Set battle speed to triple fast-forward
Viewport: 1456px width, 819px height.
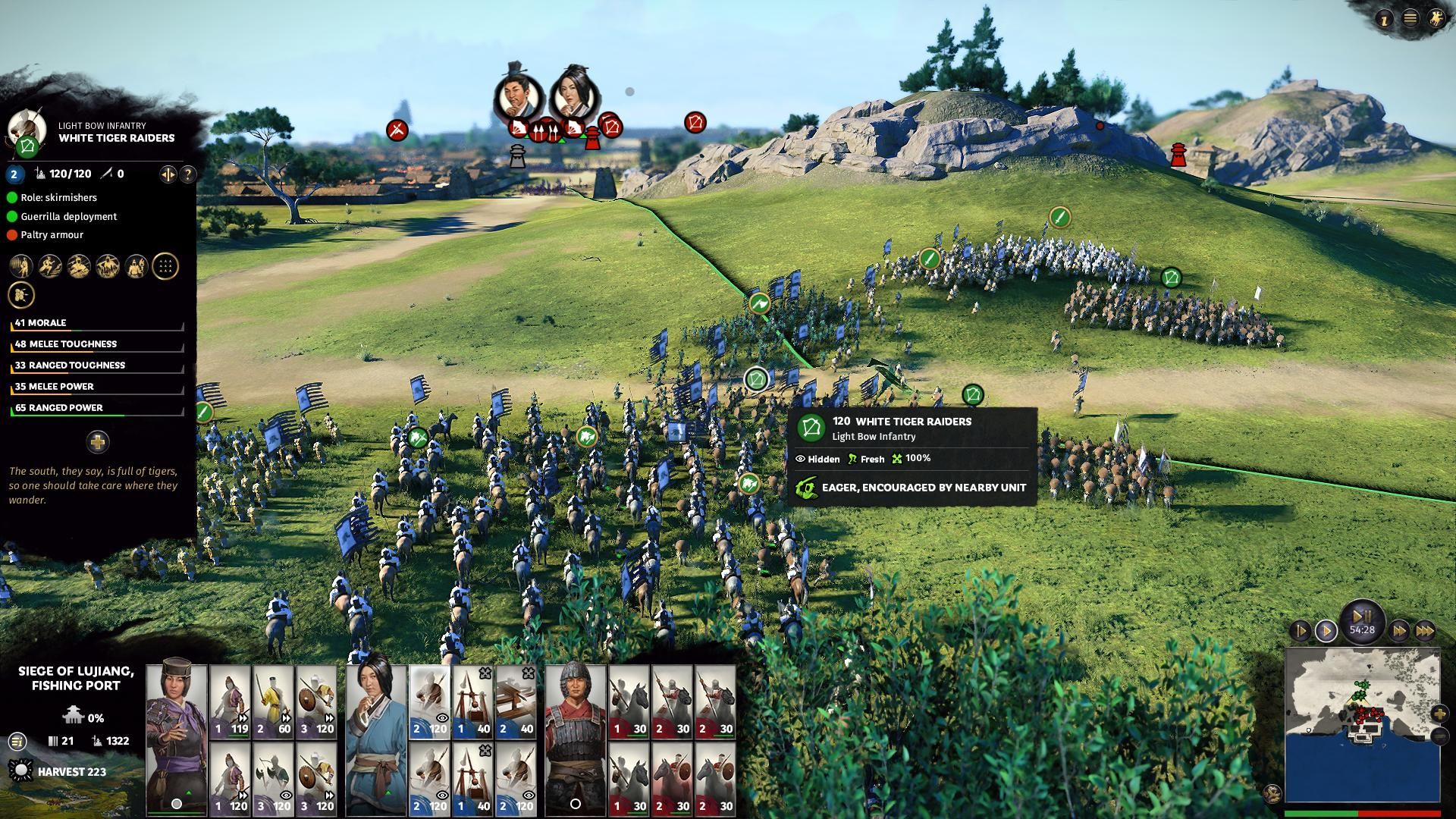pyautogui.click(x=1425, y=630)
